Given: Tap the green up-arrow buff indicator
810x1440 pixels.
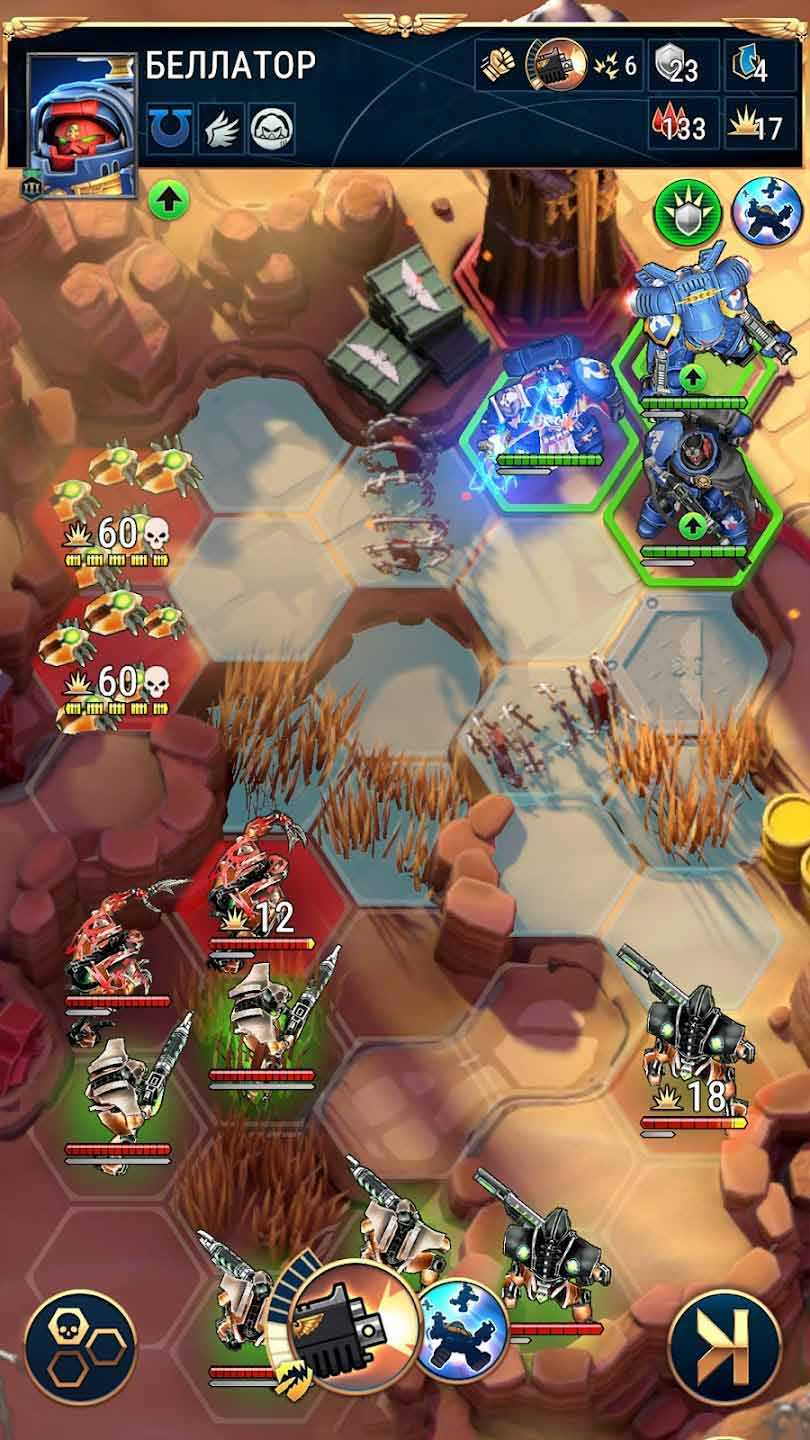Looking at the screenshot, I should point(169,200).
